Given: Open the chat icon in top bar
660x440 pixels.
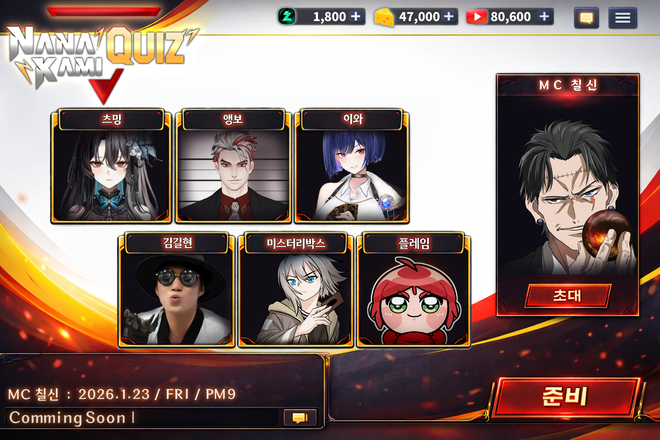Looking at the screenshot, I should [586, 17].
